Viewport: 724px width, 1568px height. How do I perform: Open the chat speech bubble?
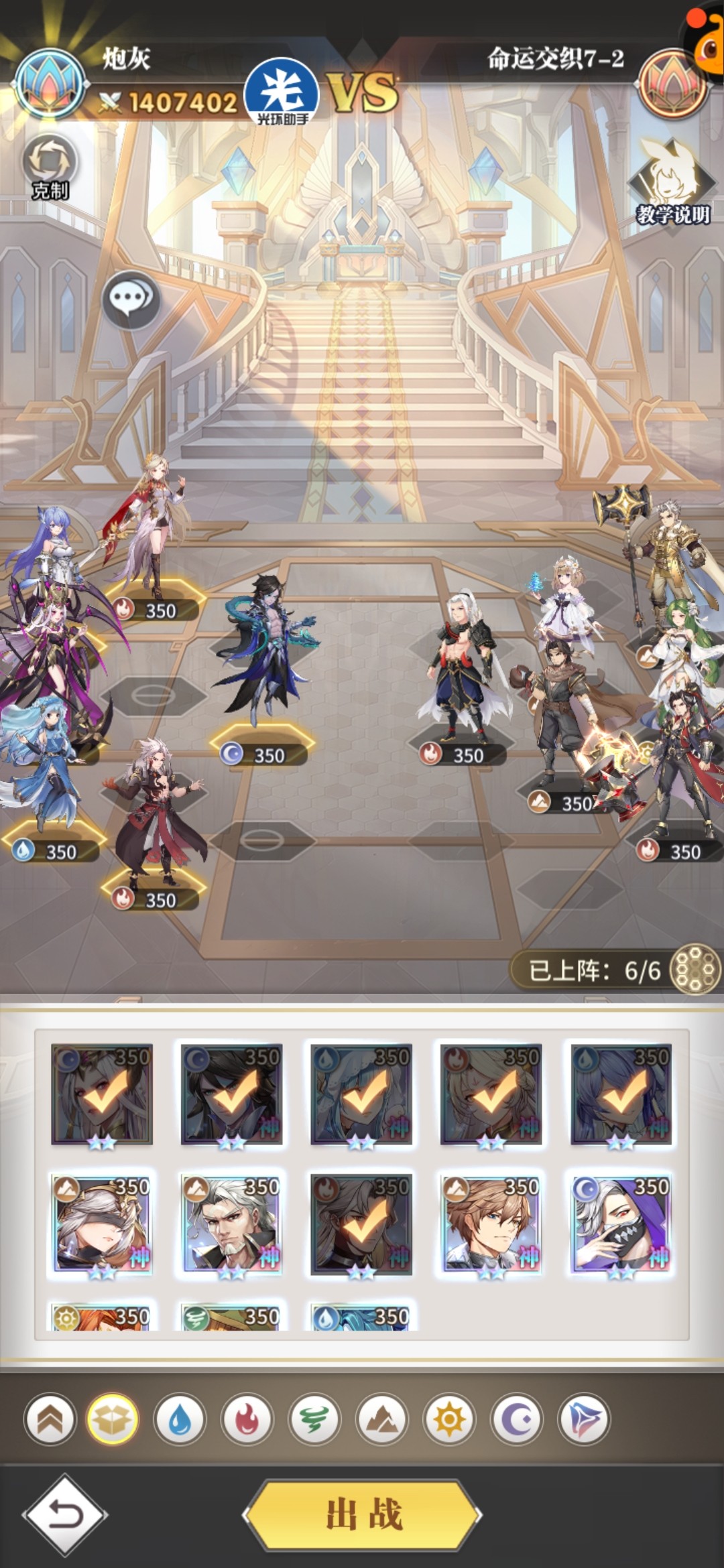coord(131,299)
